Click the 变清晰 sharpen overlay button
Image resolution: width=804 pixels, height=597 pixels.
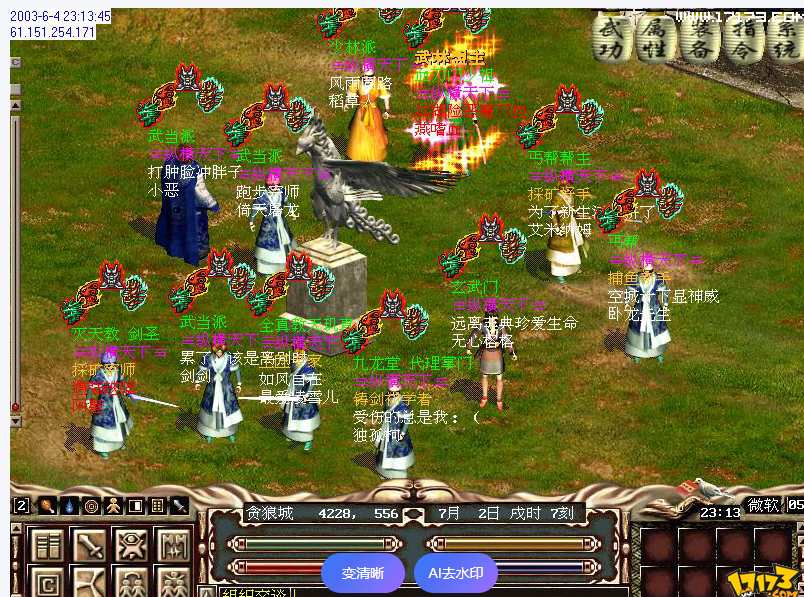pyautogui.click(x=363, y=574)
